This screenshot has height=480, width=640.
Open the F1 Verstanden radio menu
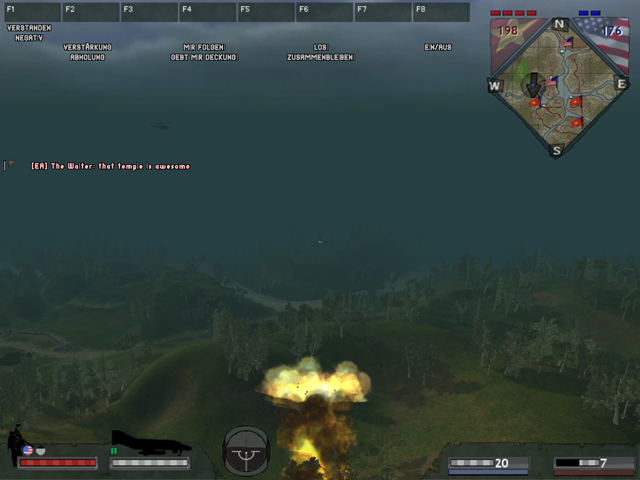(31, 12)
